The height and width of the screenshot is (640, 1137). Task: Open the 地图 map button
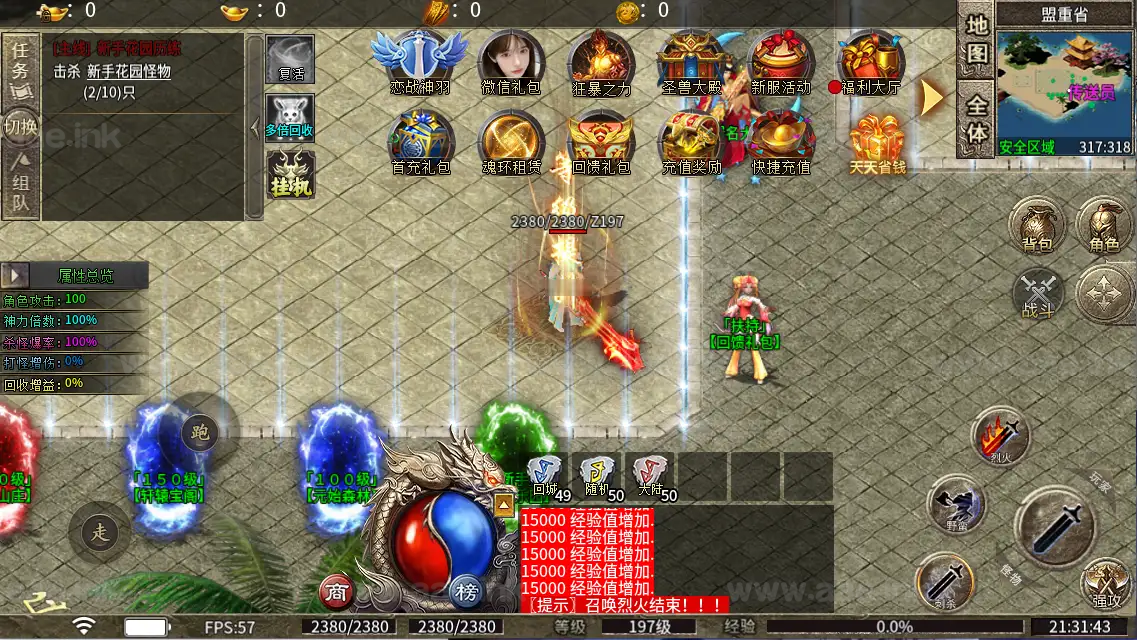click(x=977, y=39)
